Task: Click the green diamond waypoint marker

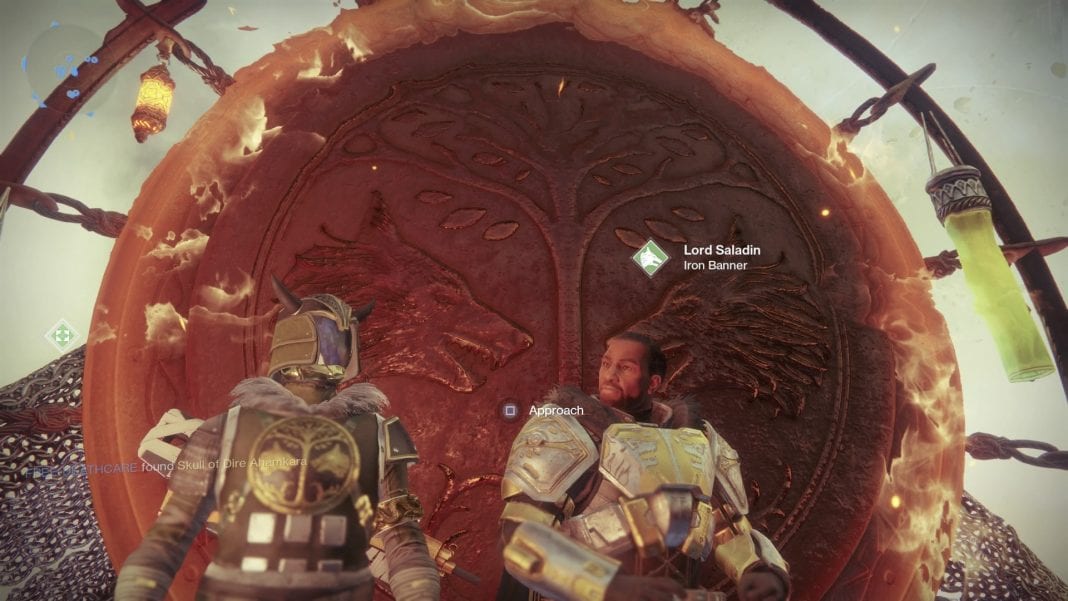Action: point(62,333)
